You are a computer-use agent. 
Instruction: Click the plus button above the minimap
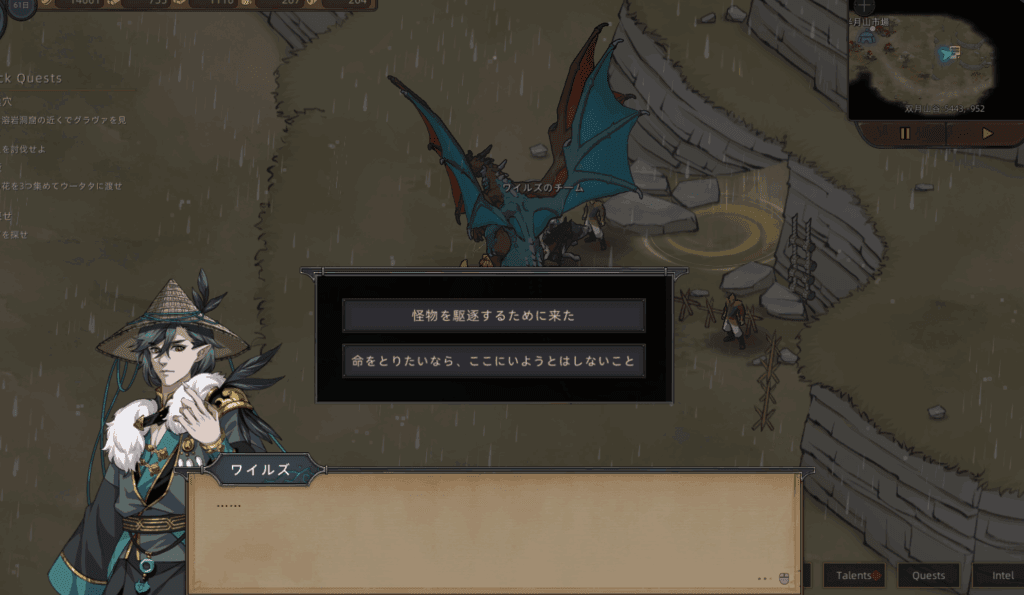click(x=864, y=6)
